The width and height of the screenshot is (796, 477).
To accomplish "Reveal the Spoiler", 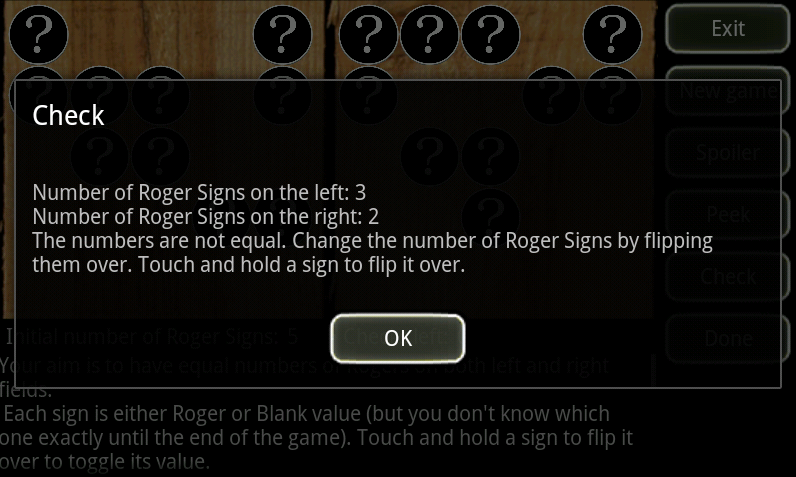I will [x=727, y=153].
